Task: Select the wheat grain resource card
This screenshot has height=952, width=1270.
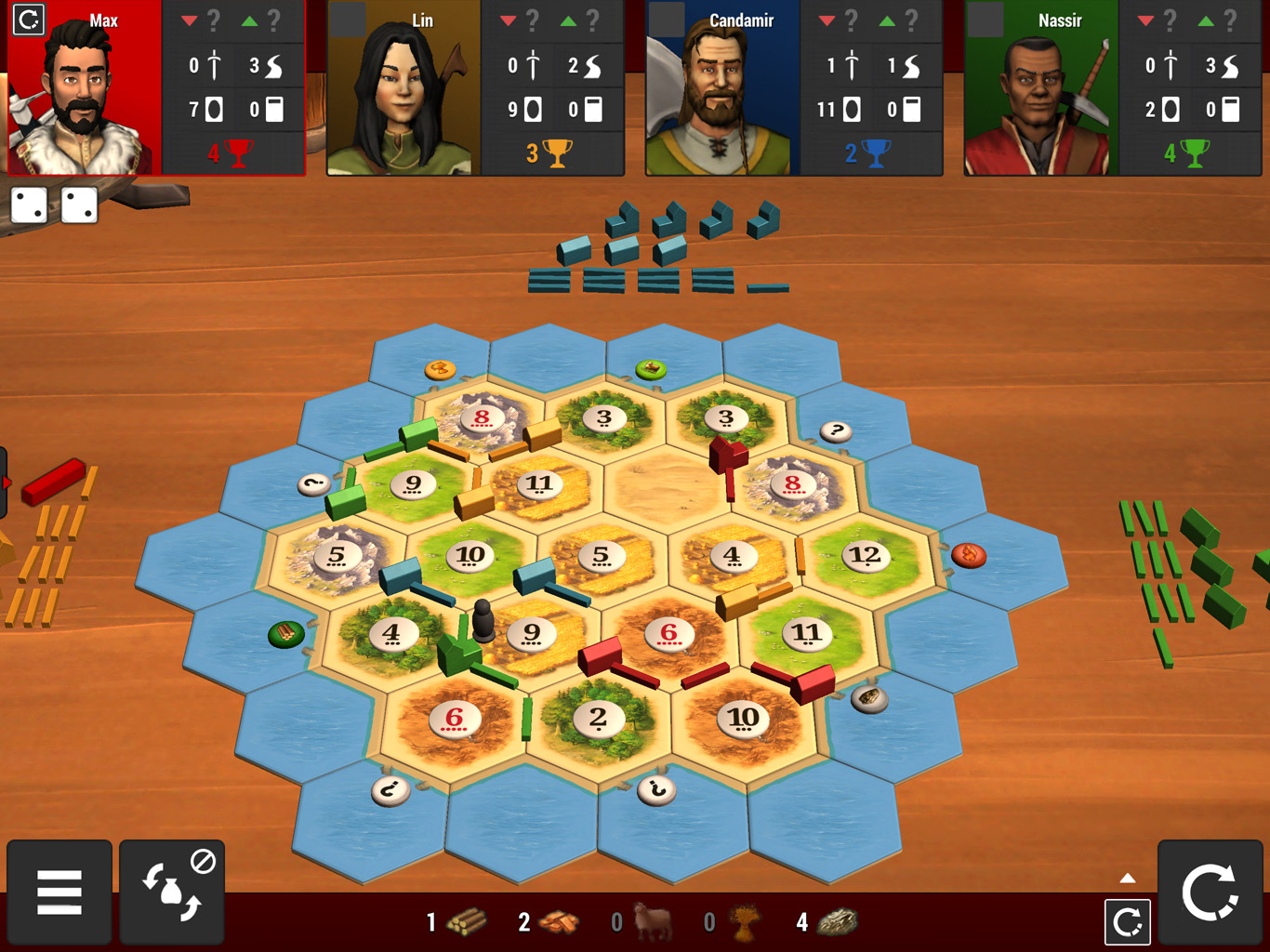Action: point(745,921)
